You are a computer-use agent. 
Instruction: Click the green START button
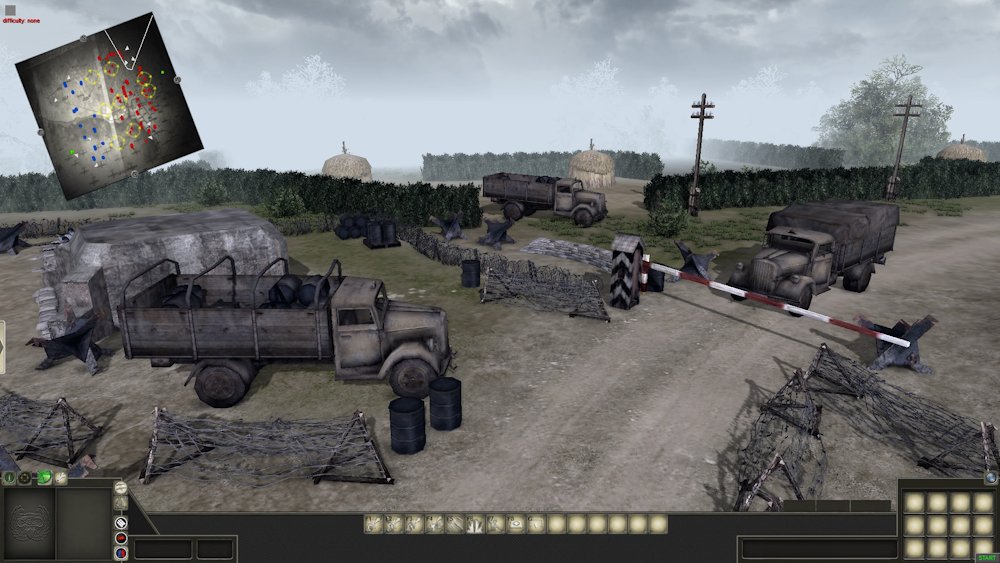coord(985,555)
